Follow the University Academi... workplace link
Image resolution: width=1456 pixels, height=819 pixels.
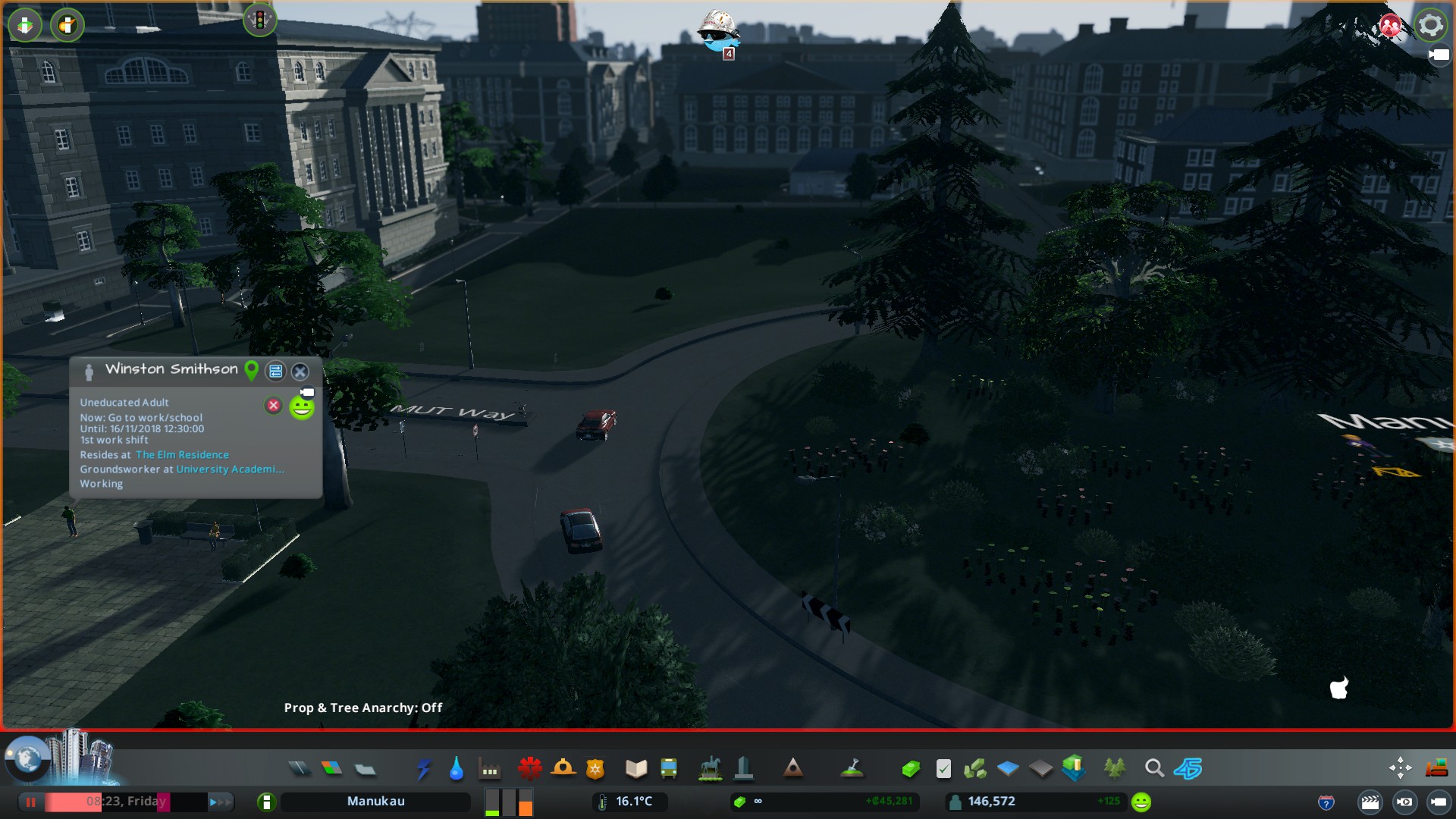click(230, 469)
